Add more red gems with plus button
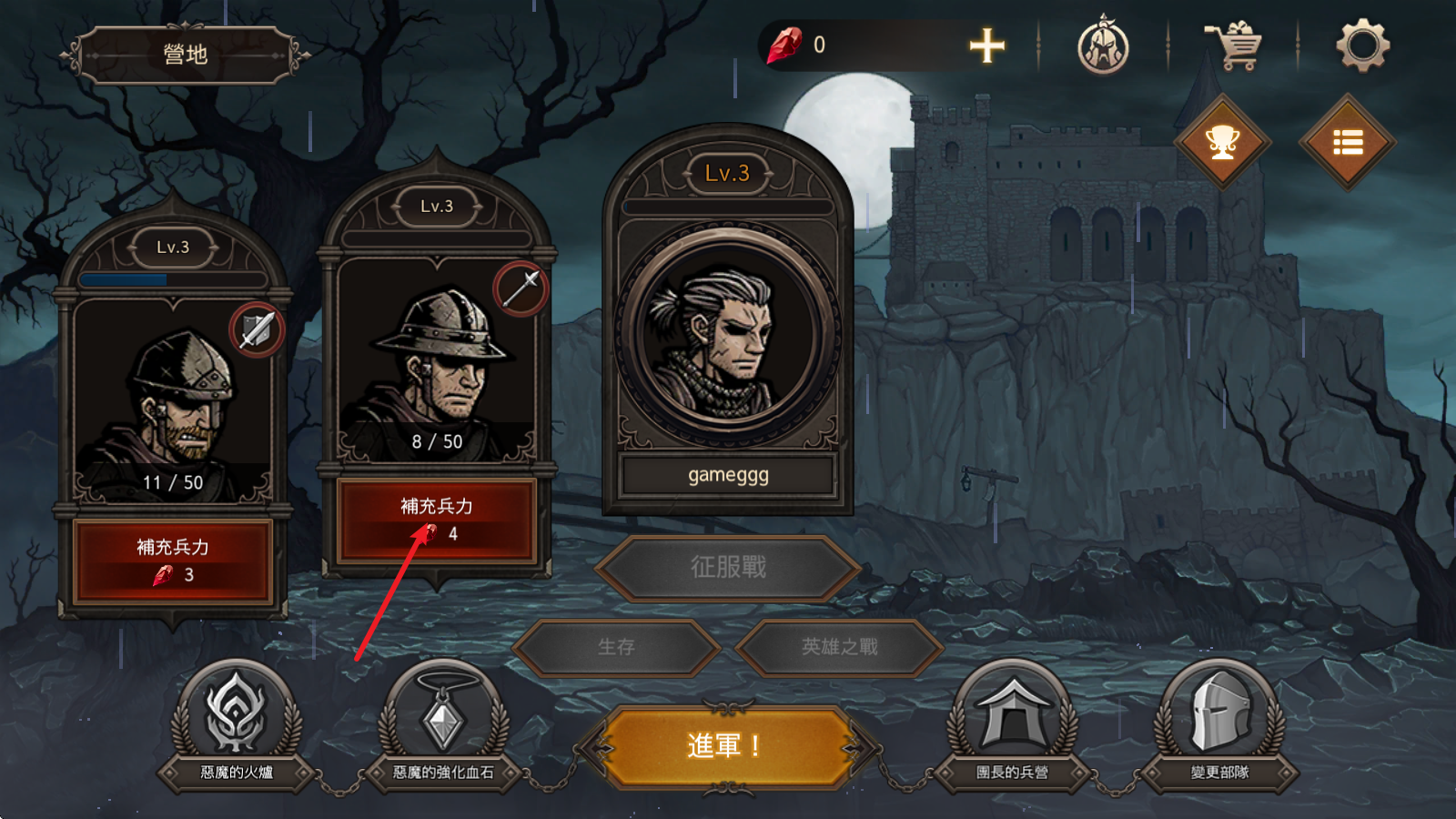The width and height of the screenshot is (1456, 819). pyautogui.click(x=986, y=45)
